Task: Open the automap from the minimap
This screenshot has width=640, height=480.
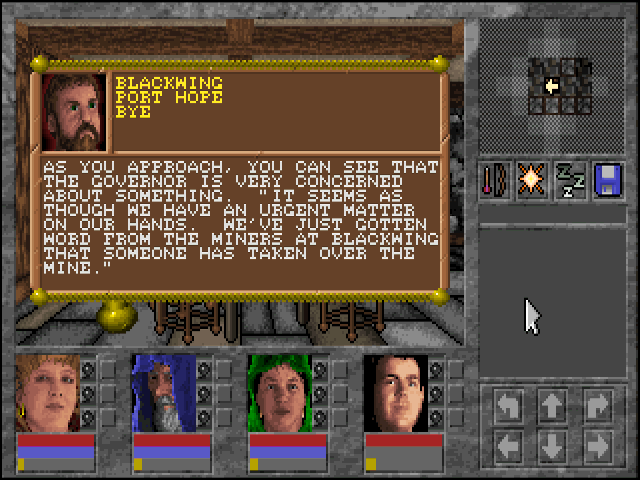Action: [x=559, y=86]
